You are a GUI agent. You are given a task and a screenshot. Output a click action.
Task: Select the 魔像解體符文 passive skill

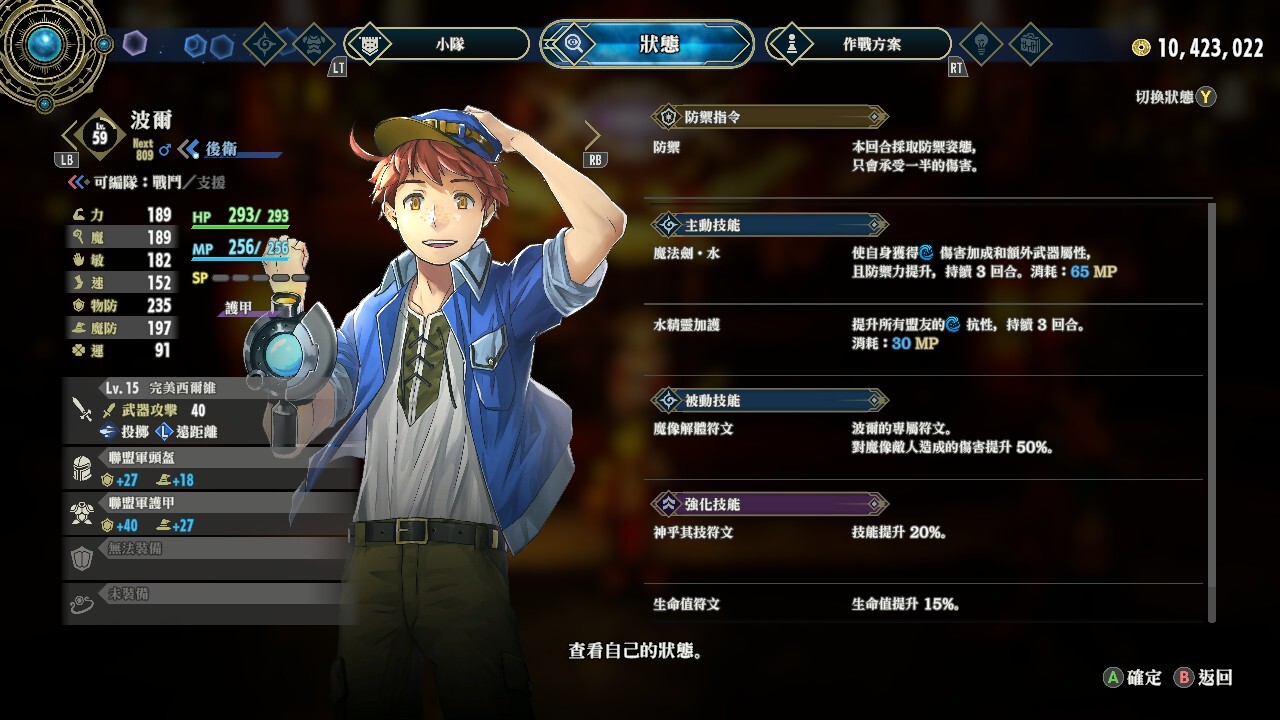tap(925, 437)
